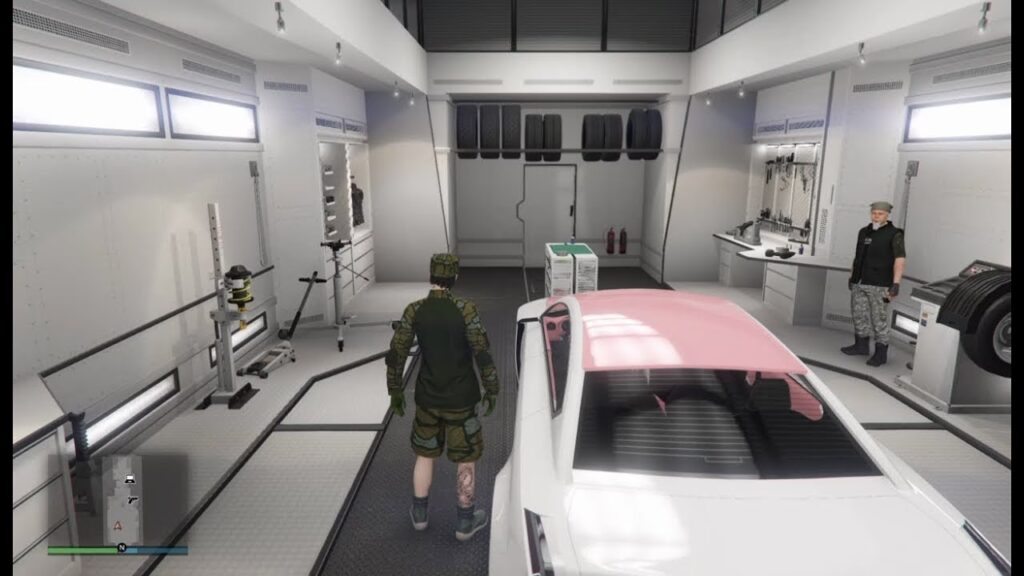Click the laptop blip on the minimap
Screen dimensions: 1024x576
click(x=130, y=478)
